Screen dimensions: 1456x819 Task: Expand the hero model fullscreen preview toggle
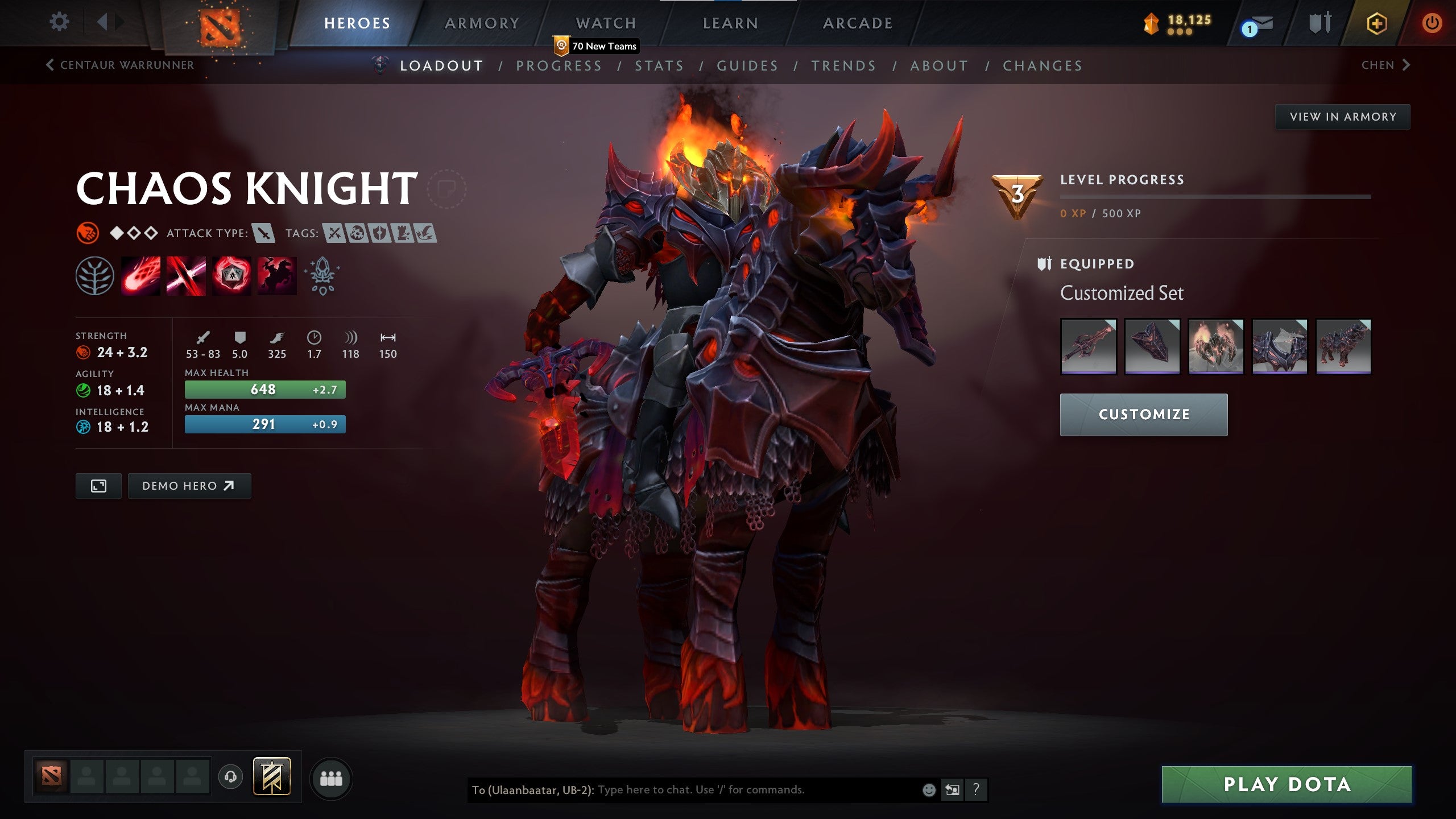(98, 486)
